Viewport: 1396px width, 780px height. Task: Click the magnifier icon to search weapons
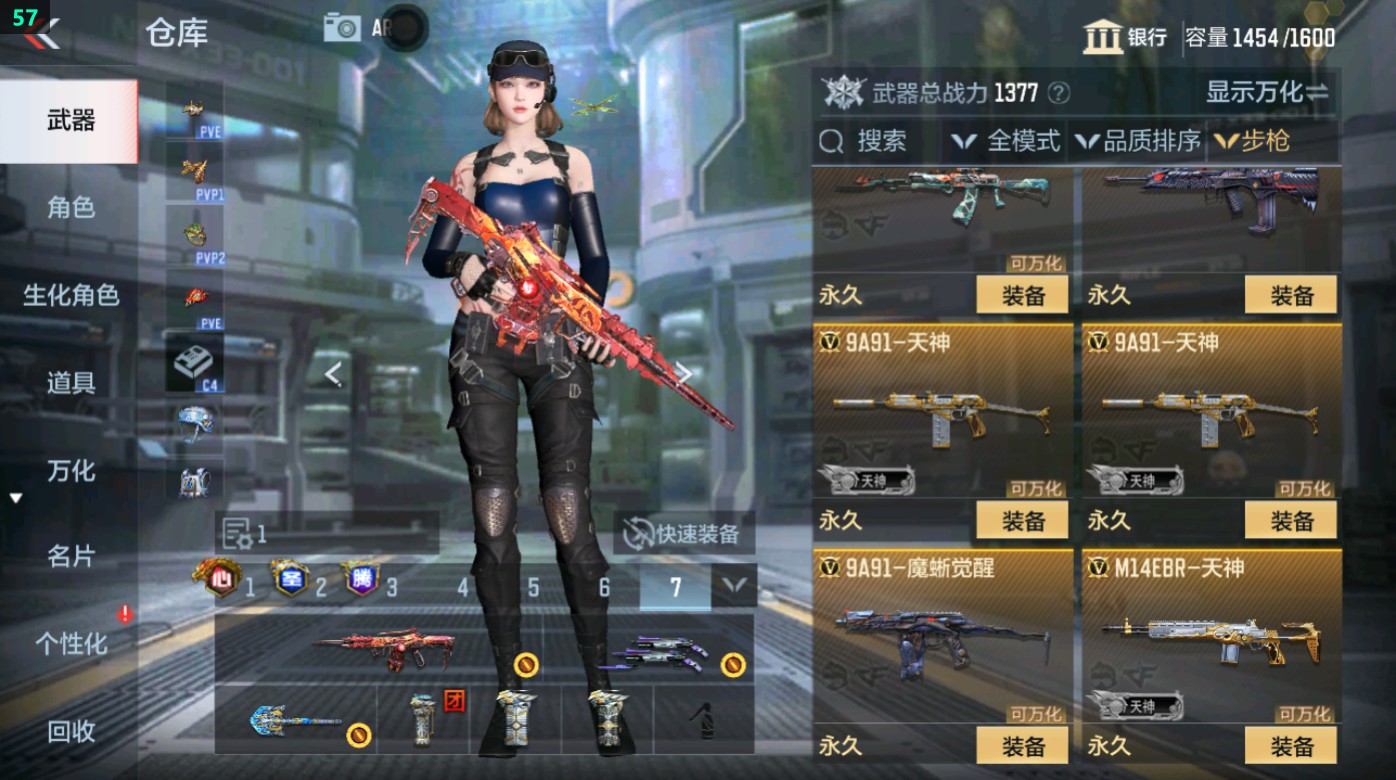[831, 140]
